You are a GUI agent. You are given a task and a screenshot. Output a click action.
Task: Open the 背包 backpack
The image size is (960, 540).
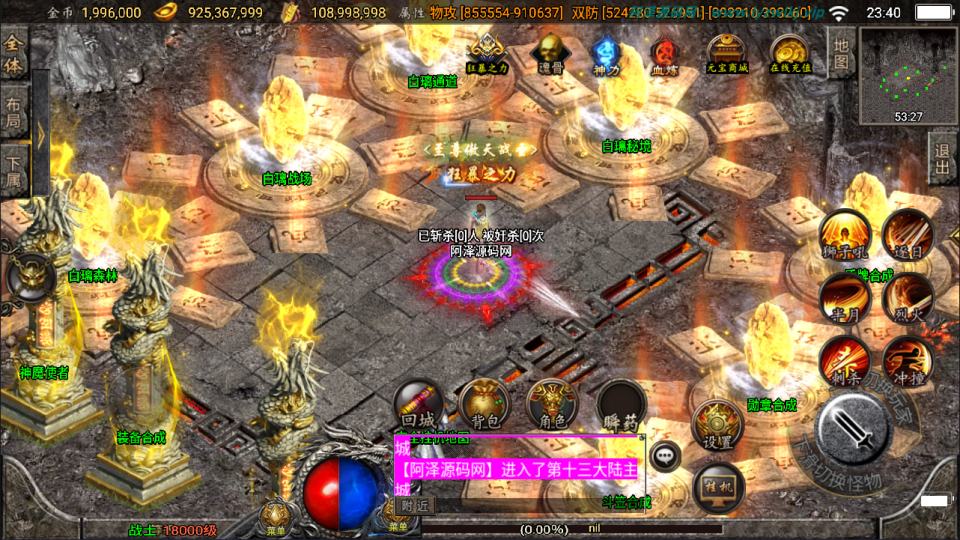click(x=484, y=405)
